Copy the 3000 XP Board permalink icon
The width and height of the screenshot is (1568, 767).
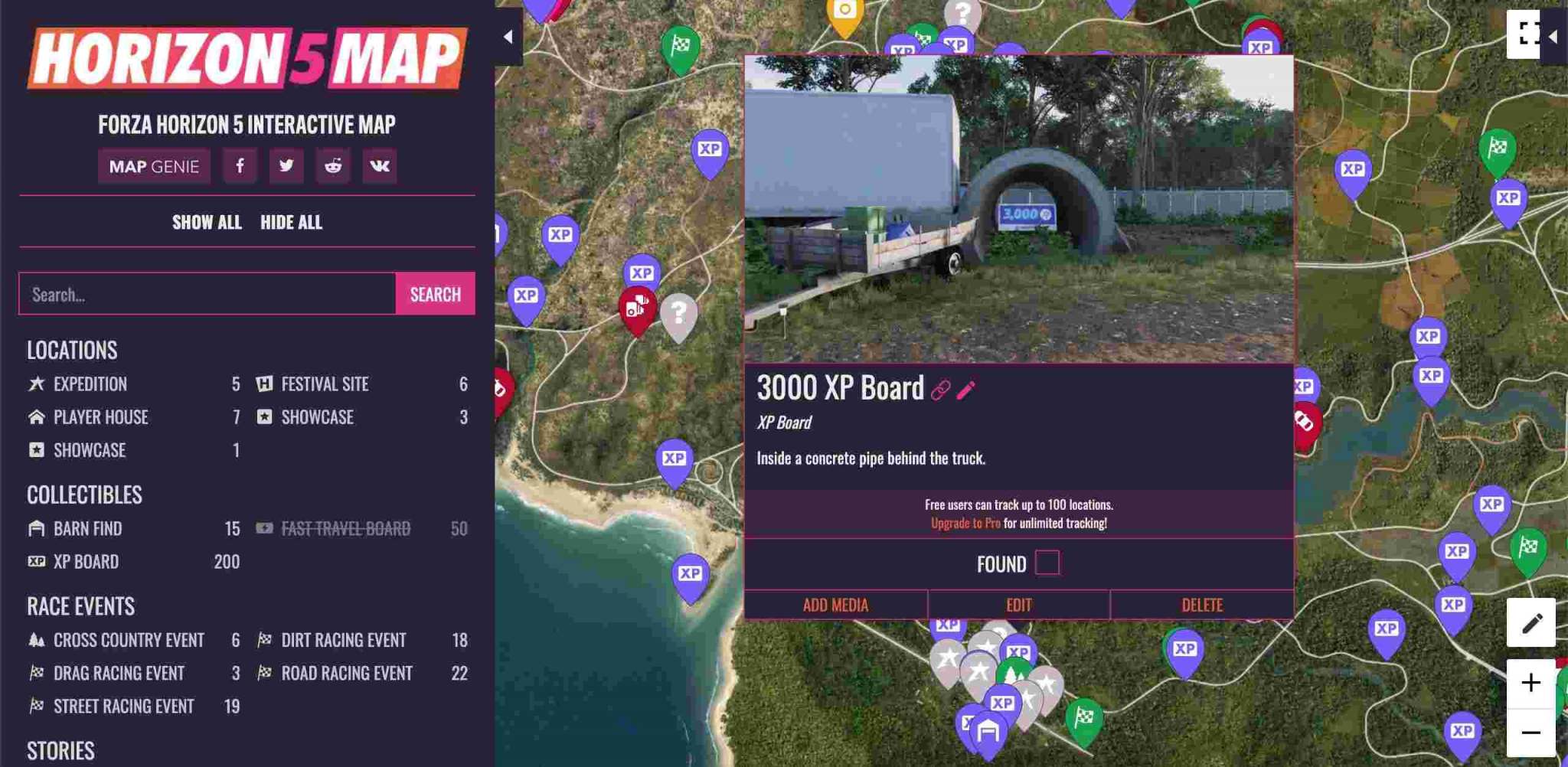[x=943, y=389]
